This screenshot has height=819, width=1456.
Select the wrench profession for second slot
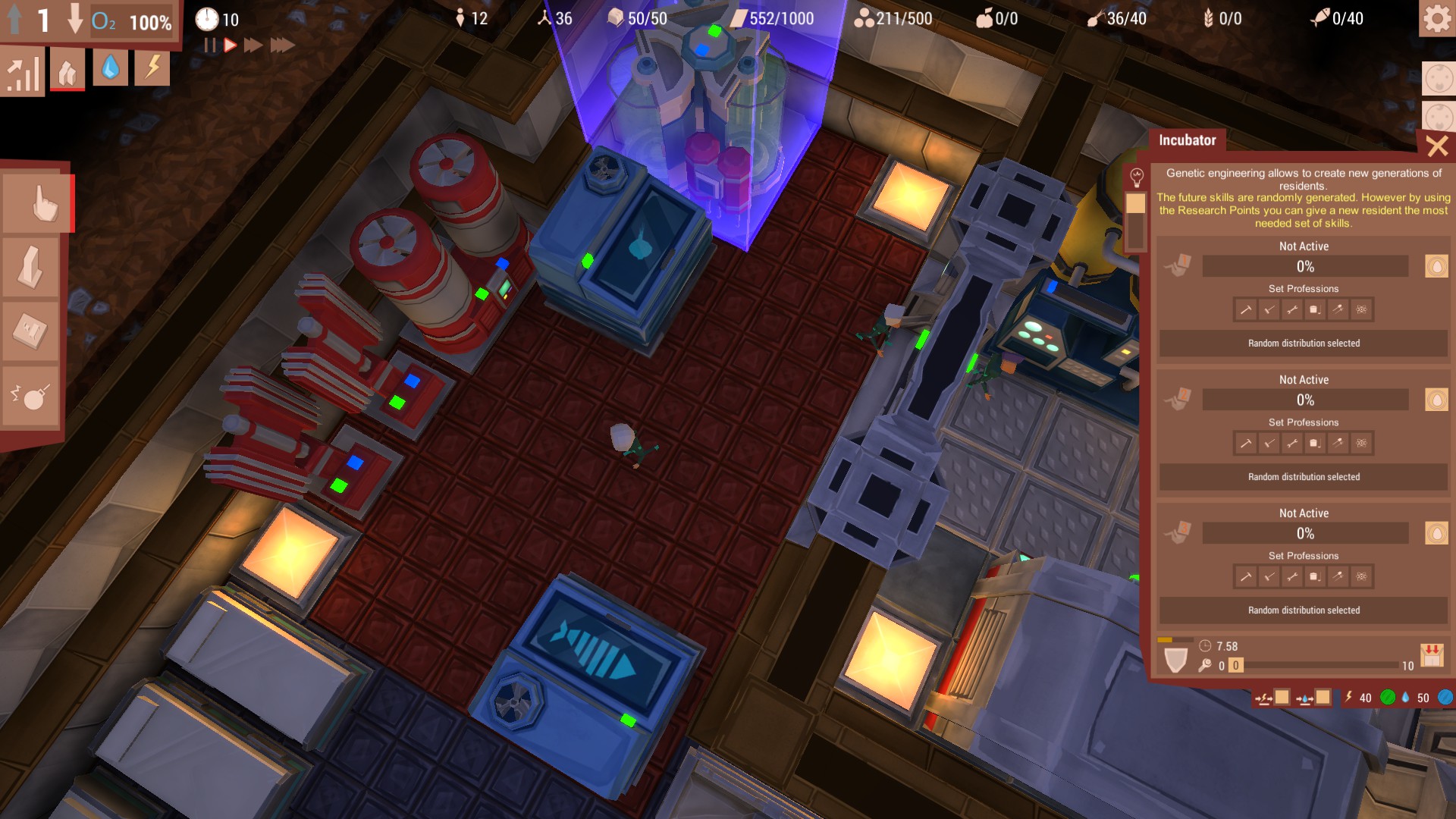pos(1291,443)
